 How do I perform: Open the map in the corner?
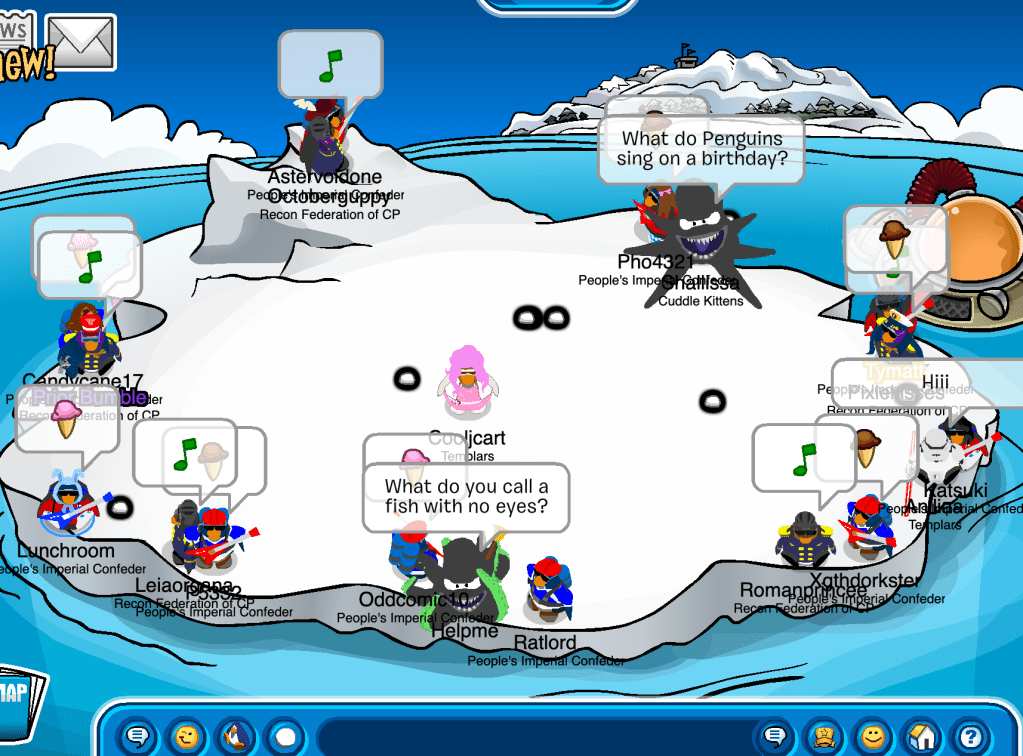20,698
